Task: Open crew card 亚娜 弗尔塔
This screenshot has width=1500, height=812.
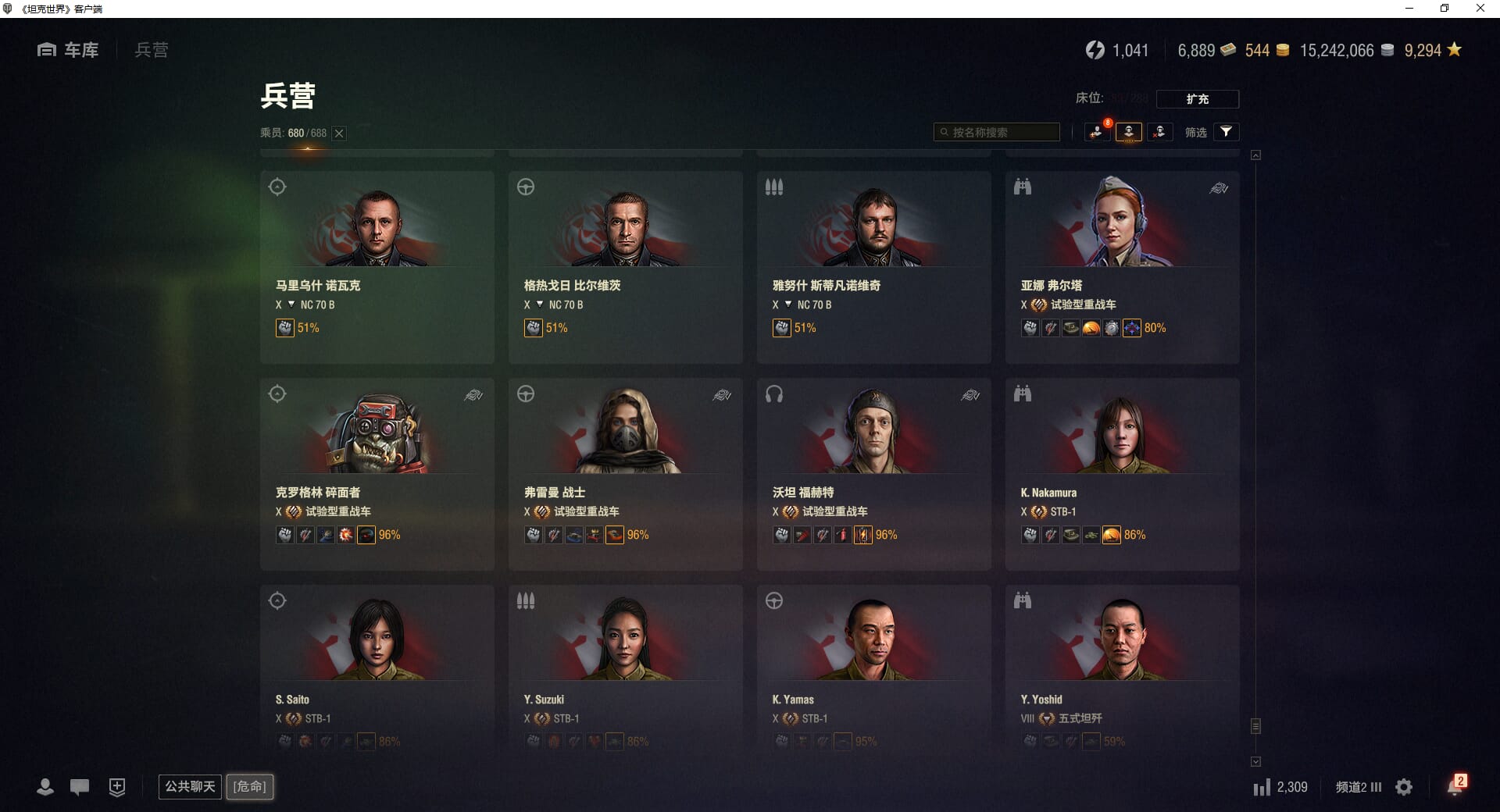Action: point(1122,266)
